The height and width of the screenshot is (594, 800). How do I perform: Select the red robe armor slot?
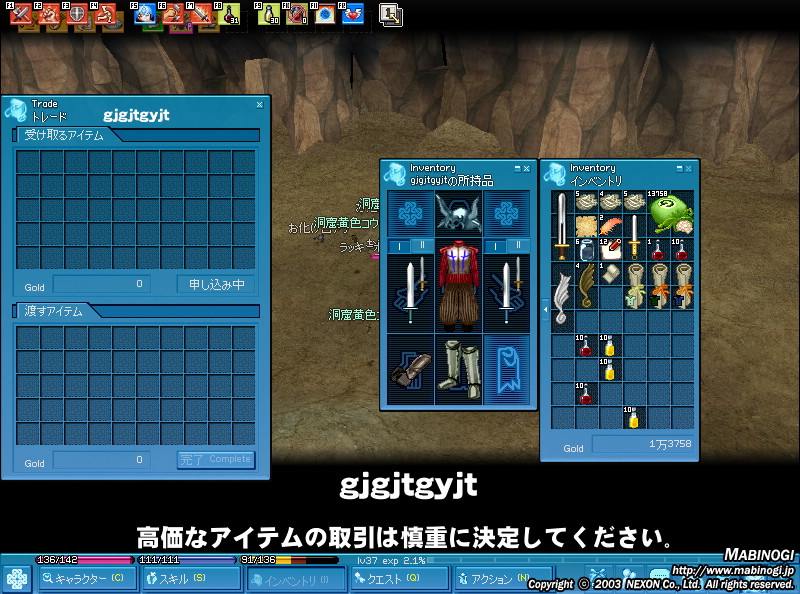click(x=460, y=290)
